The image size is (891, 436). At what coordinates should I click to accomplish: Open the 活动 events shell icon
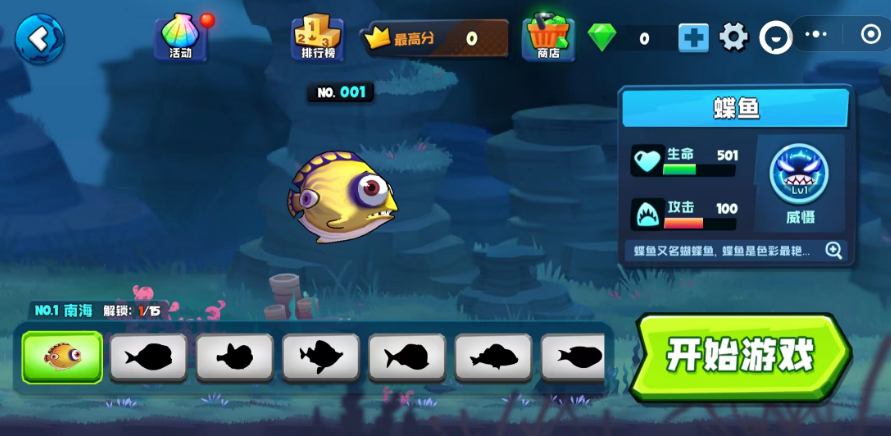(180, 37)
